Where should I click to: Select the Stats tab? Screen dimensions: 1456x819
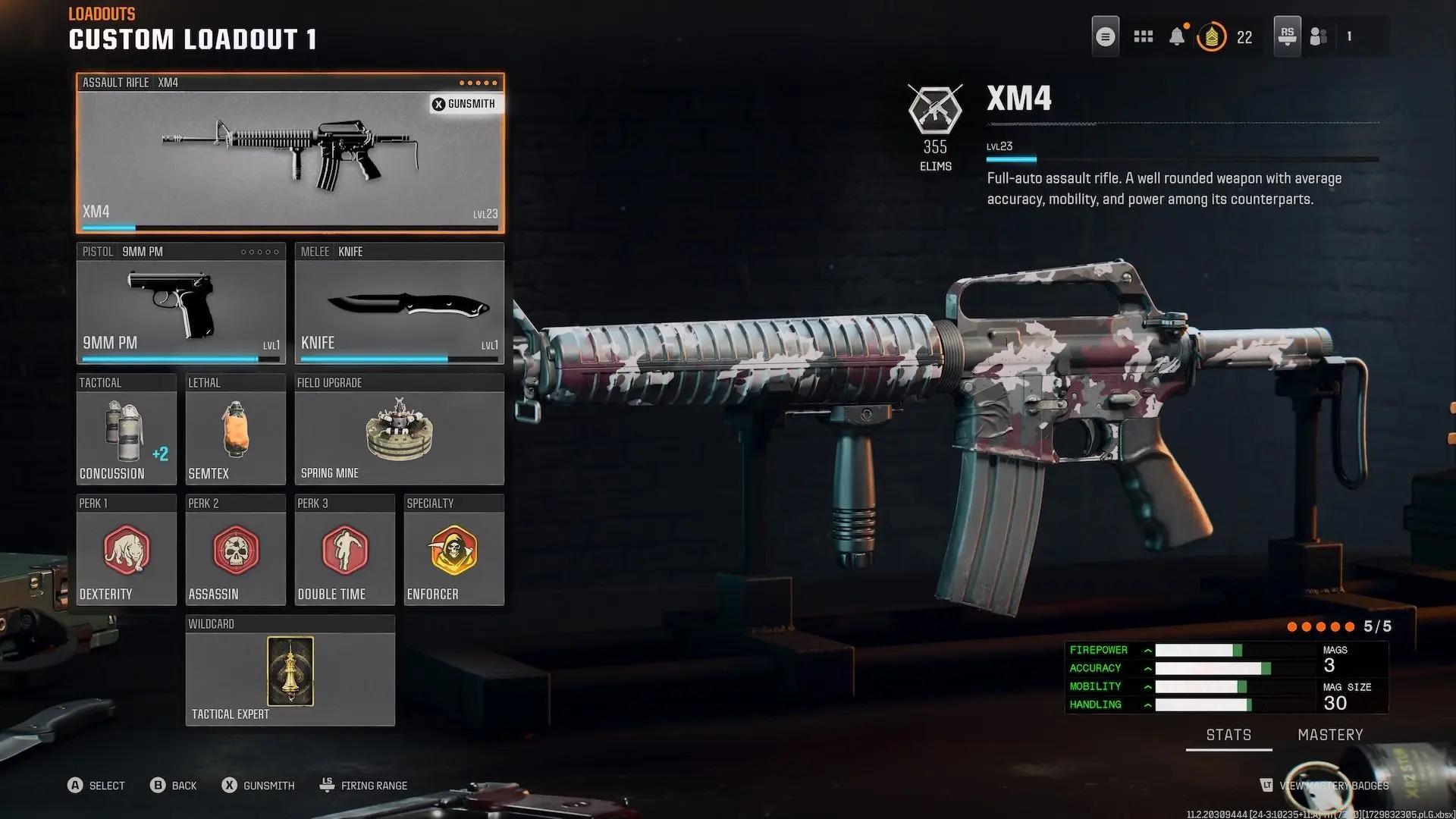[x=1228, y=734]
